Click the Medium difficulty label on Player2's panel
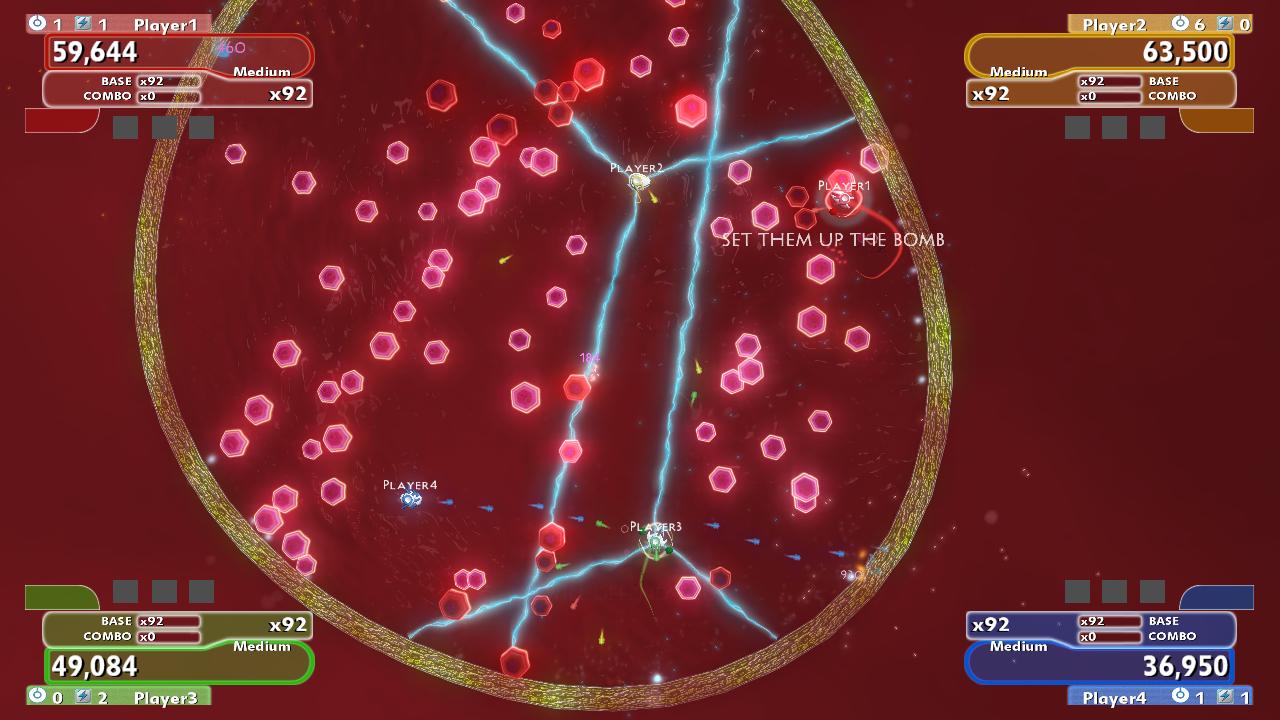Image resolution: width=1280 pixels, height=720 pixels. [x=1018, y=72]
